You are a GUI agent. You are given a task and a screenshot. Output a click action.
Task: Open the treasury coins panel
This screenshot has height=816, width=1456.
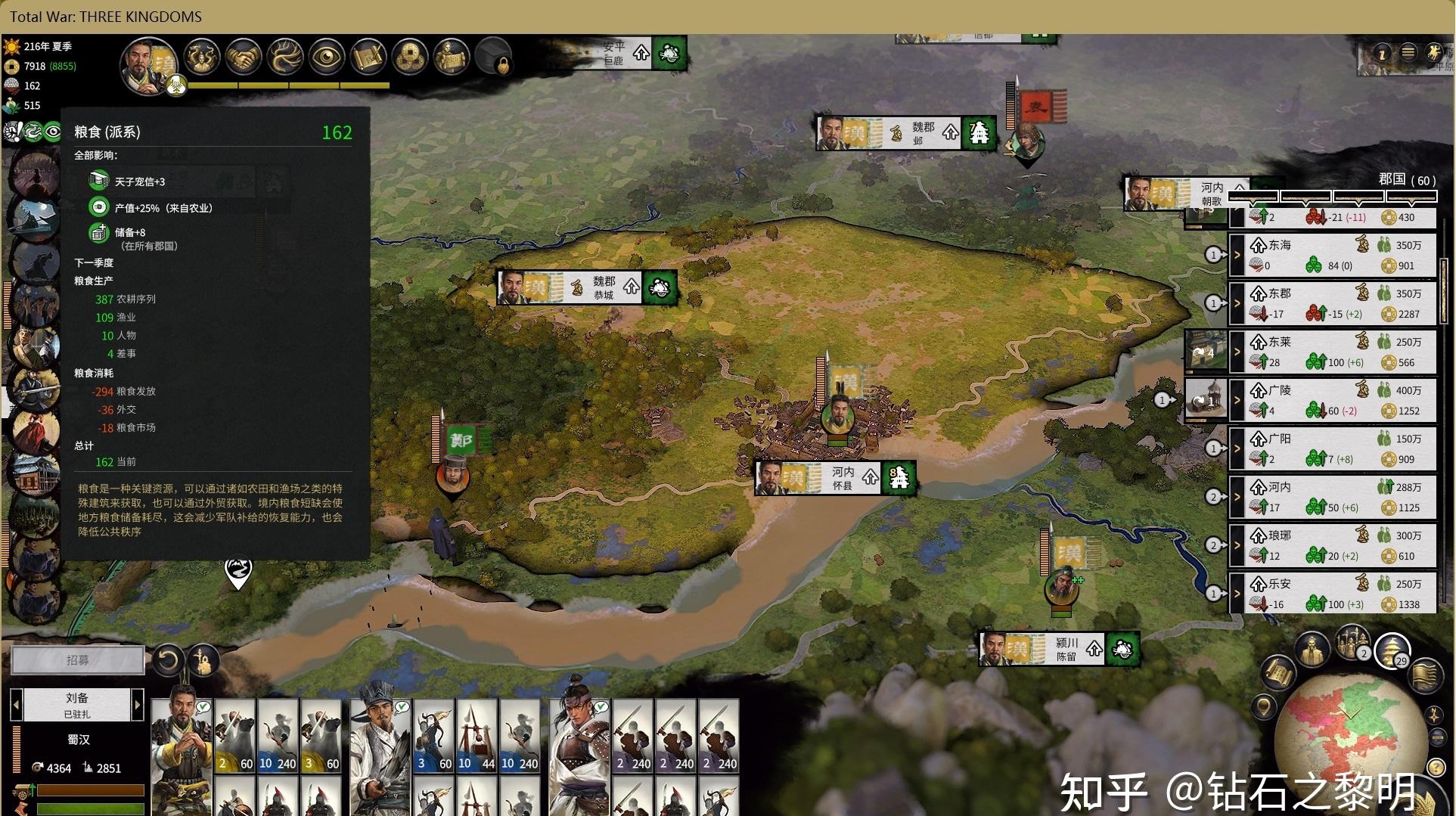[411, 57]
